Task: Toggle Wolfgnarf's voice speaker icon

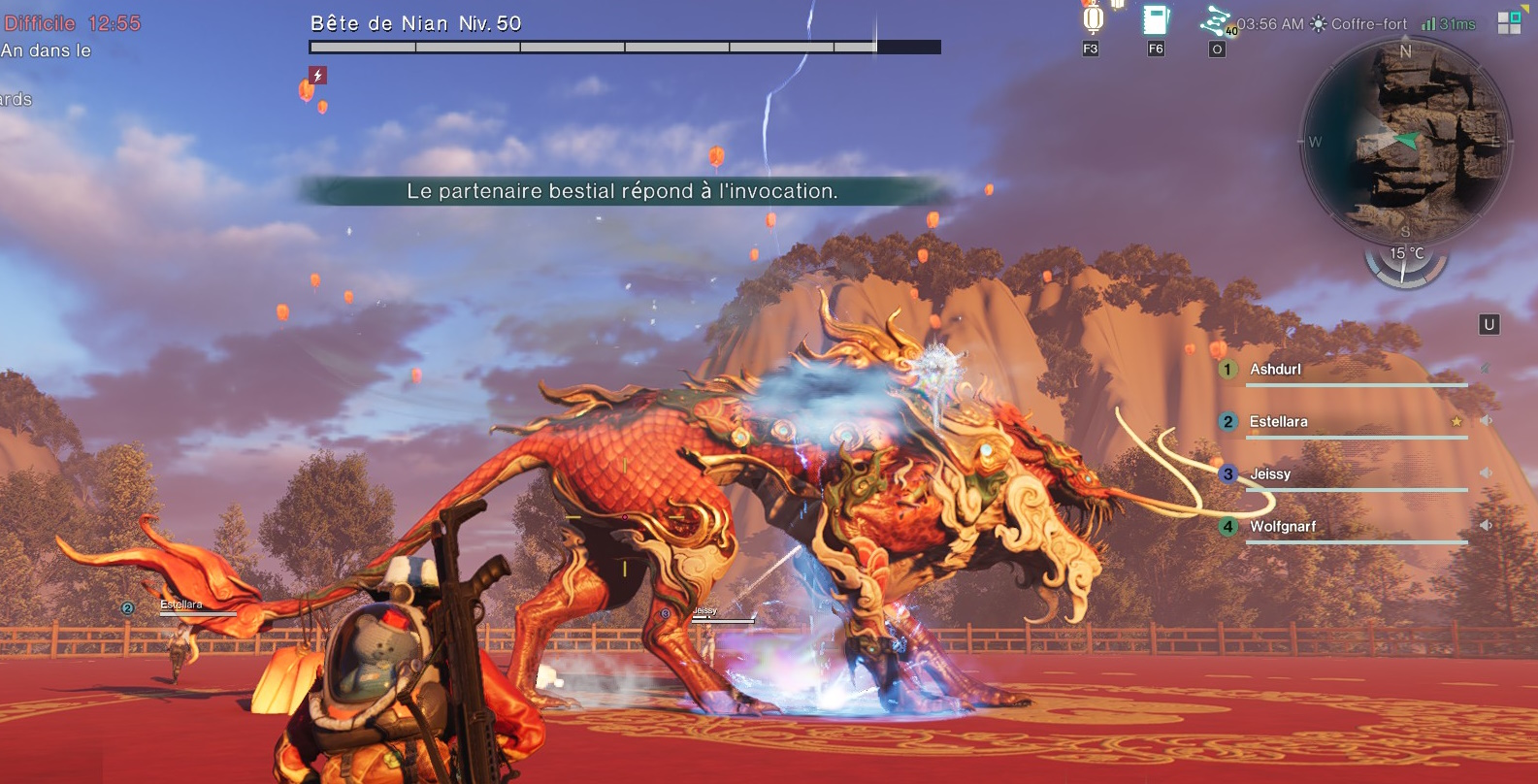Action: [x=1486, y=525]
